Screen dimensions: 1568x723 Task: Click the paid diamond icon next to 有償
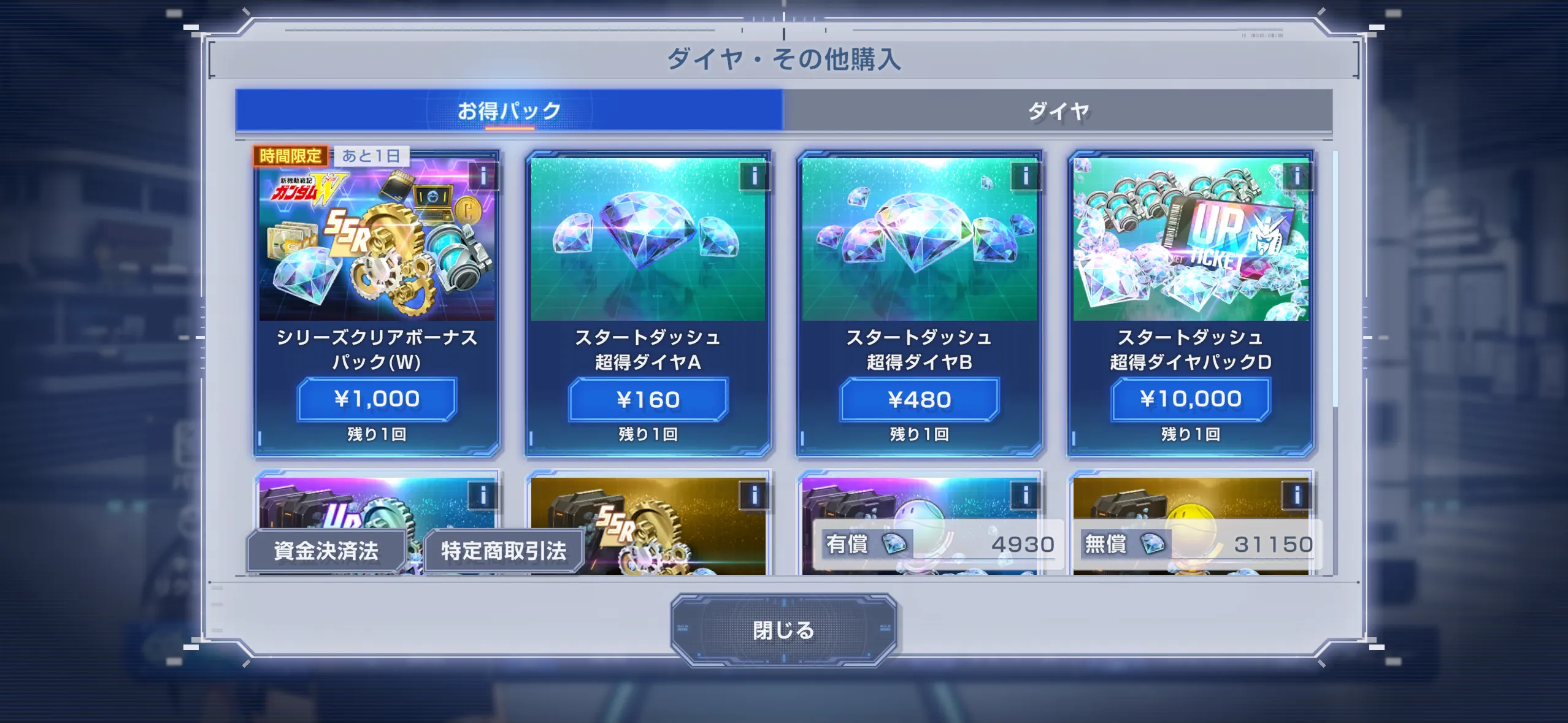pyautogui.click(x=895, y=545)
